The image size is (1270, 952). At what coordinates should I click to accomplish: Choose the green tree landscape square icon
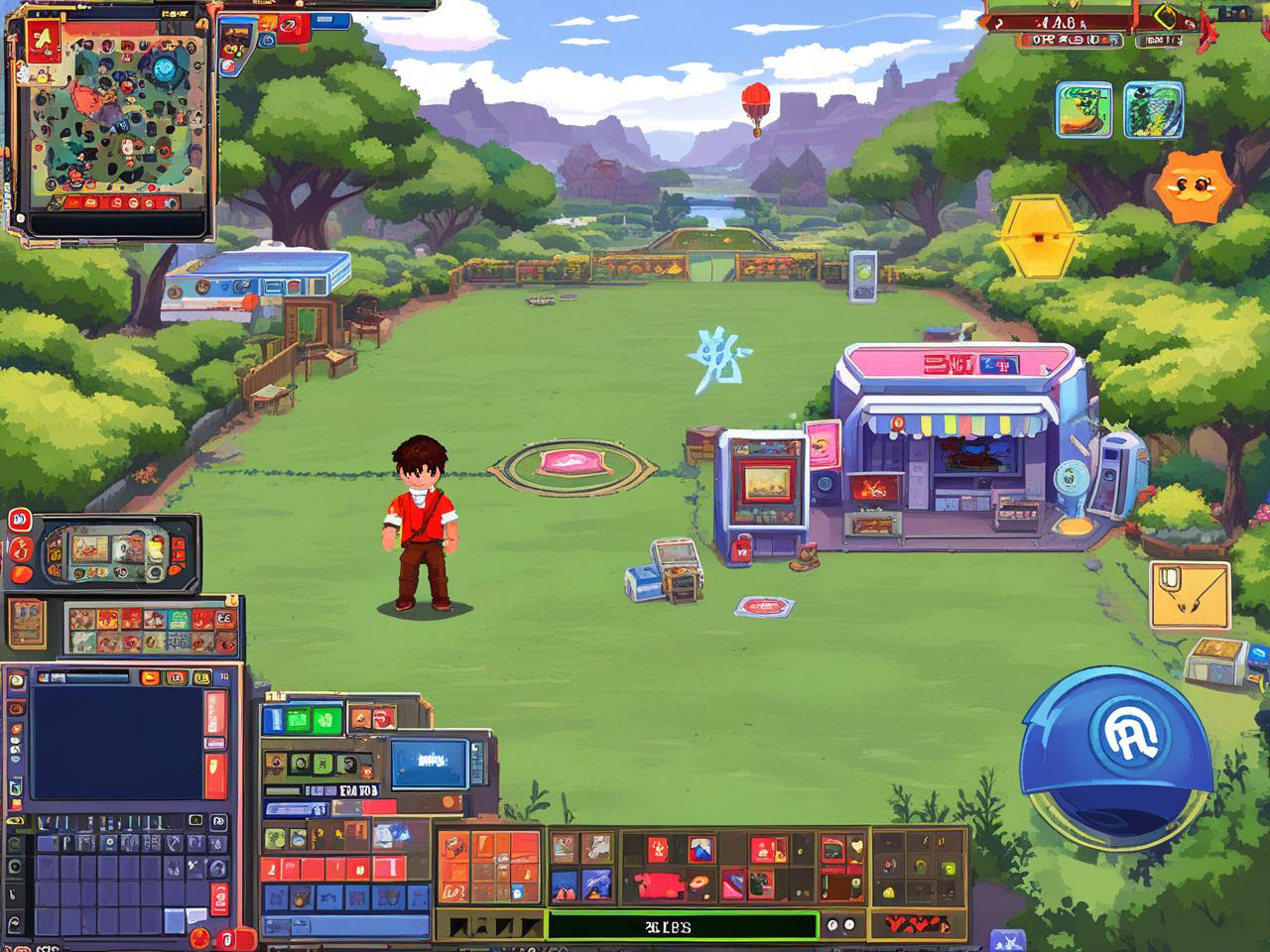pos(1084,109)
